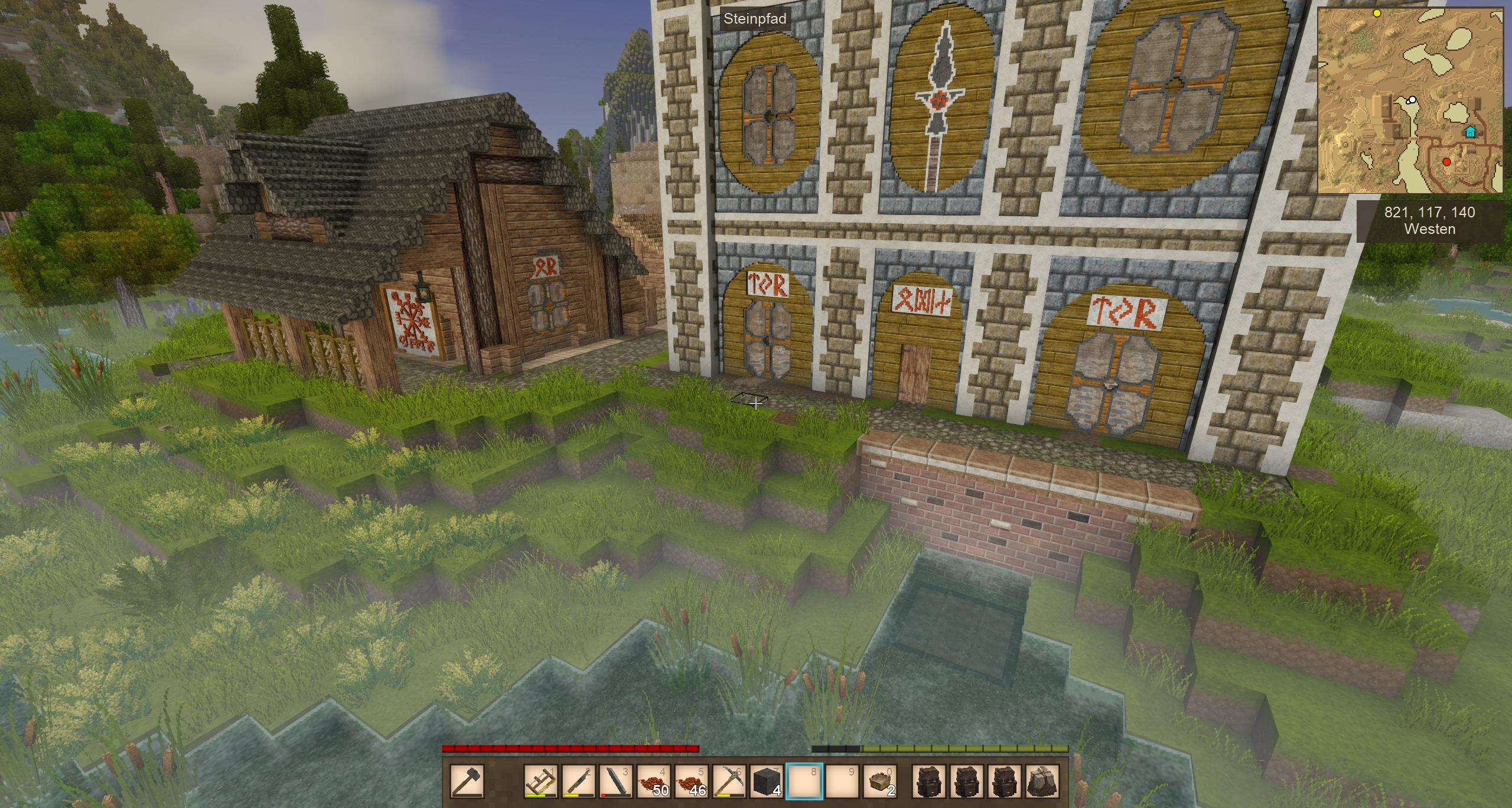Select the hammer in the offhand slot
The image size is (1512, 808).
point(467,781)
